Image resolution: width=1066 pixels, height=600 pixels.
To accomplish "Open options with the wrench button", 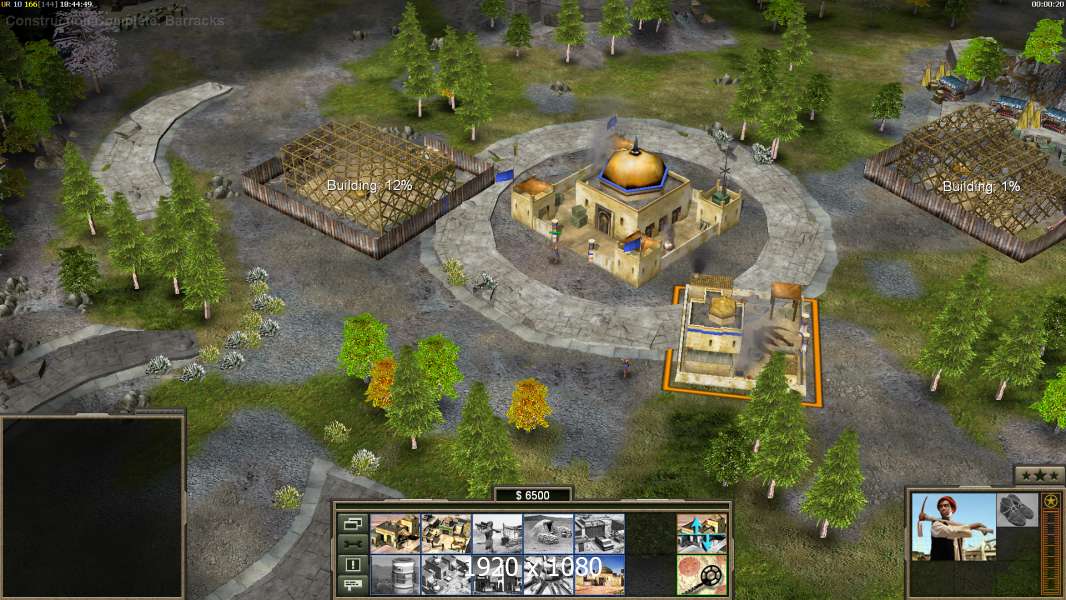I will coord(351,544).
